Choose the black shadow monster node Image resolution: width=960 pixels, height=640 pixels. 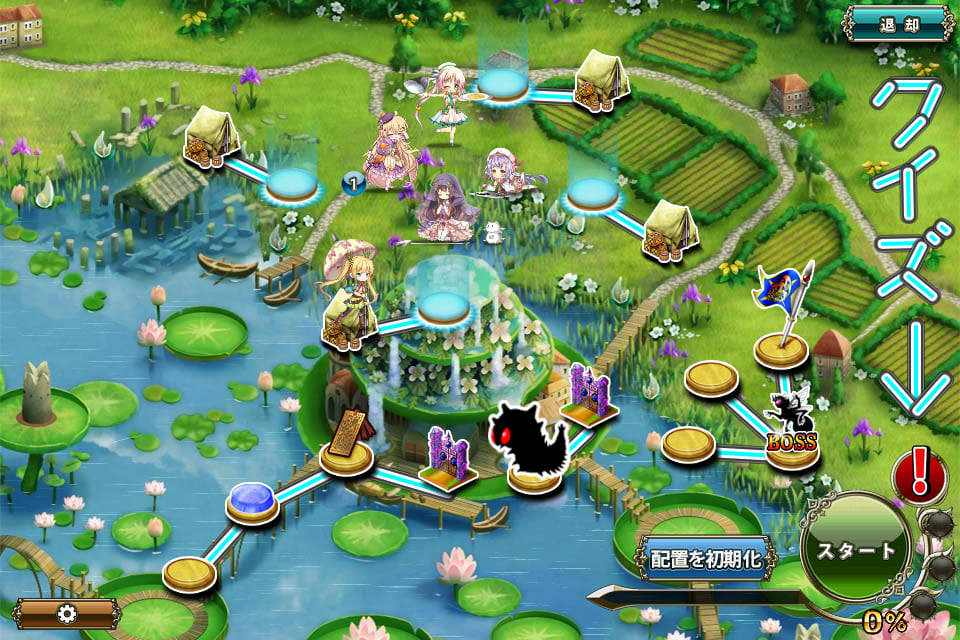click(528, 446)
